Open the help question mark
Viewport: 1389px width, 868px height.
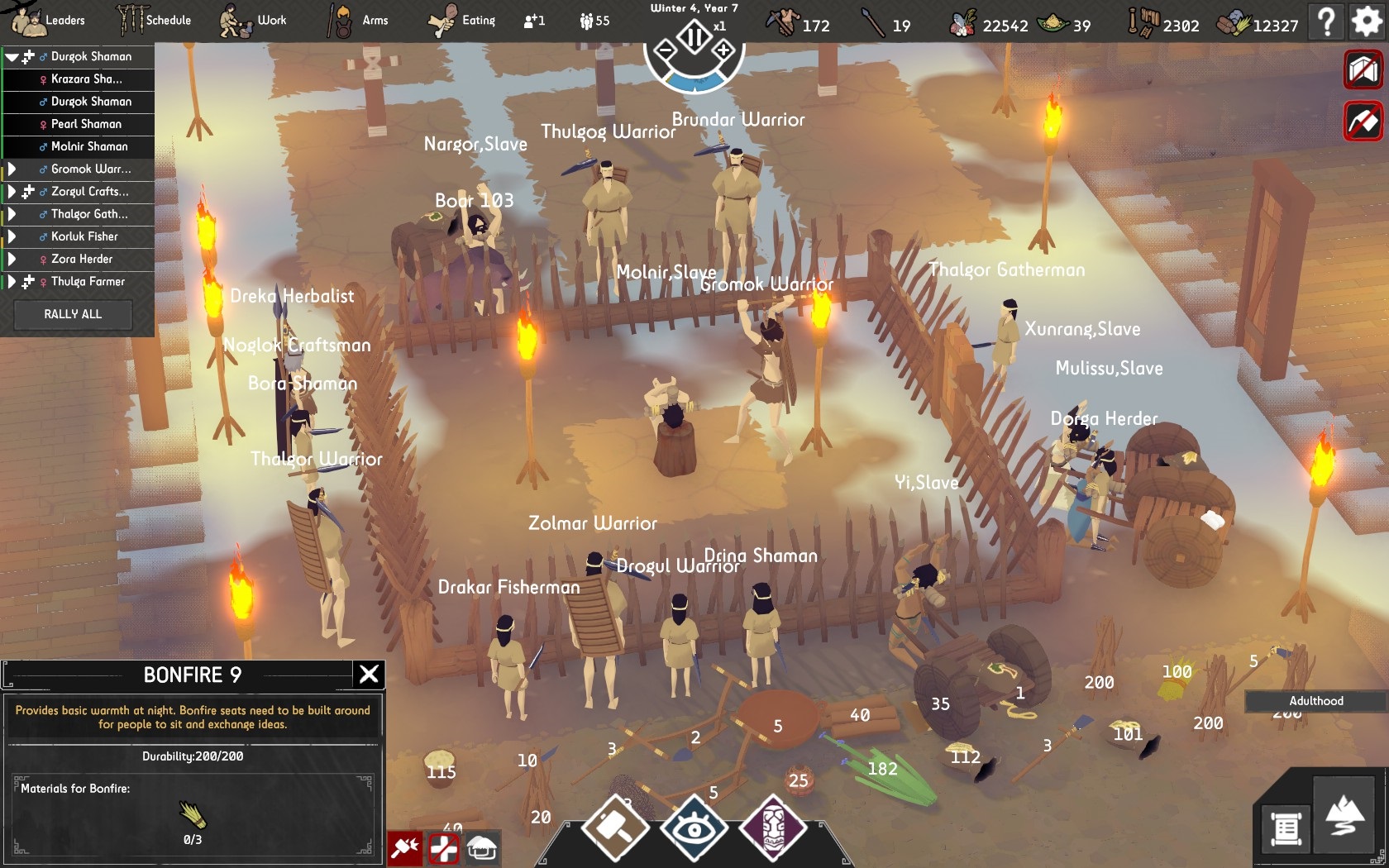pyautogui.click(x=1326, y=21)
